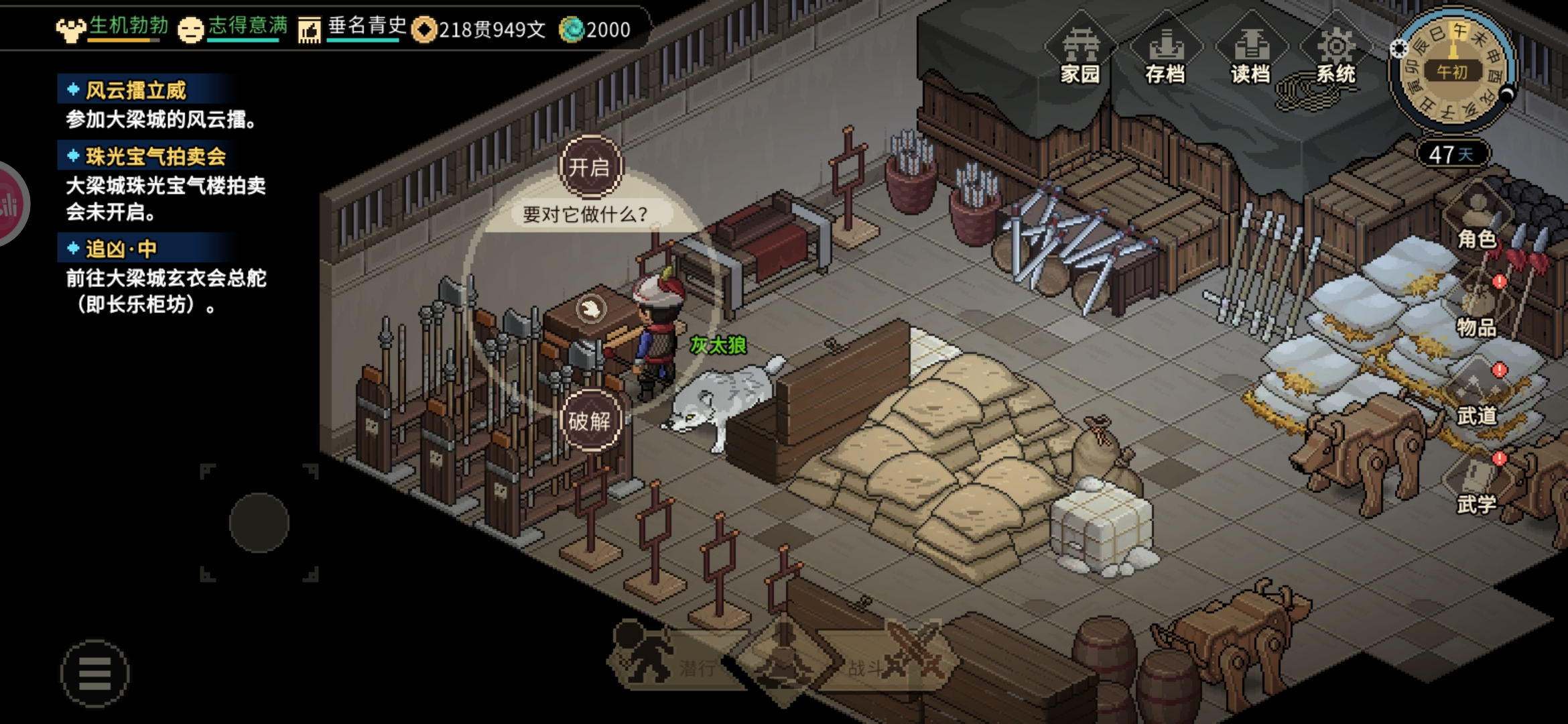Screen dimensions: 1568x724
Task: Tap the virtual joystick pad
Action: click(x=259, y=523)
